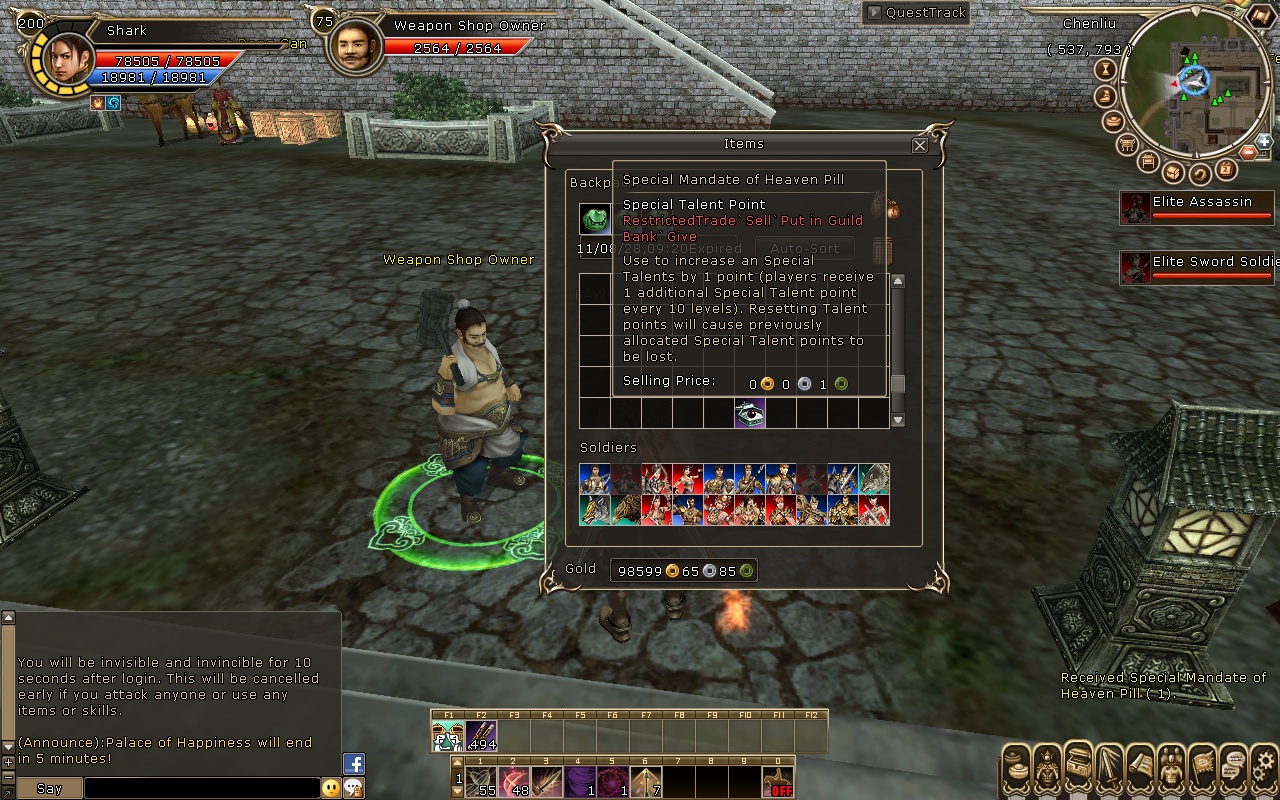Click the chat text input box
Screen dimensions: 1280x800
(x=200, y=789)
